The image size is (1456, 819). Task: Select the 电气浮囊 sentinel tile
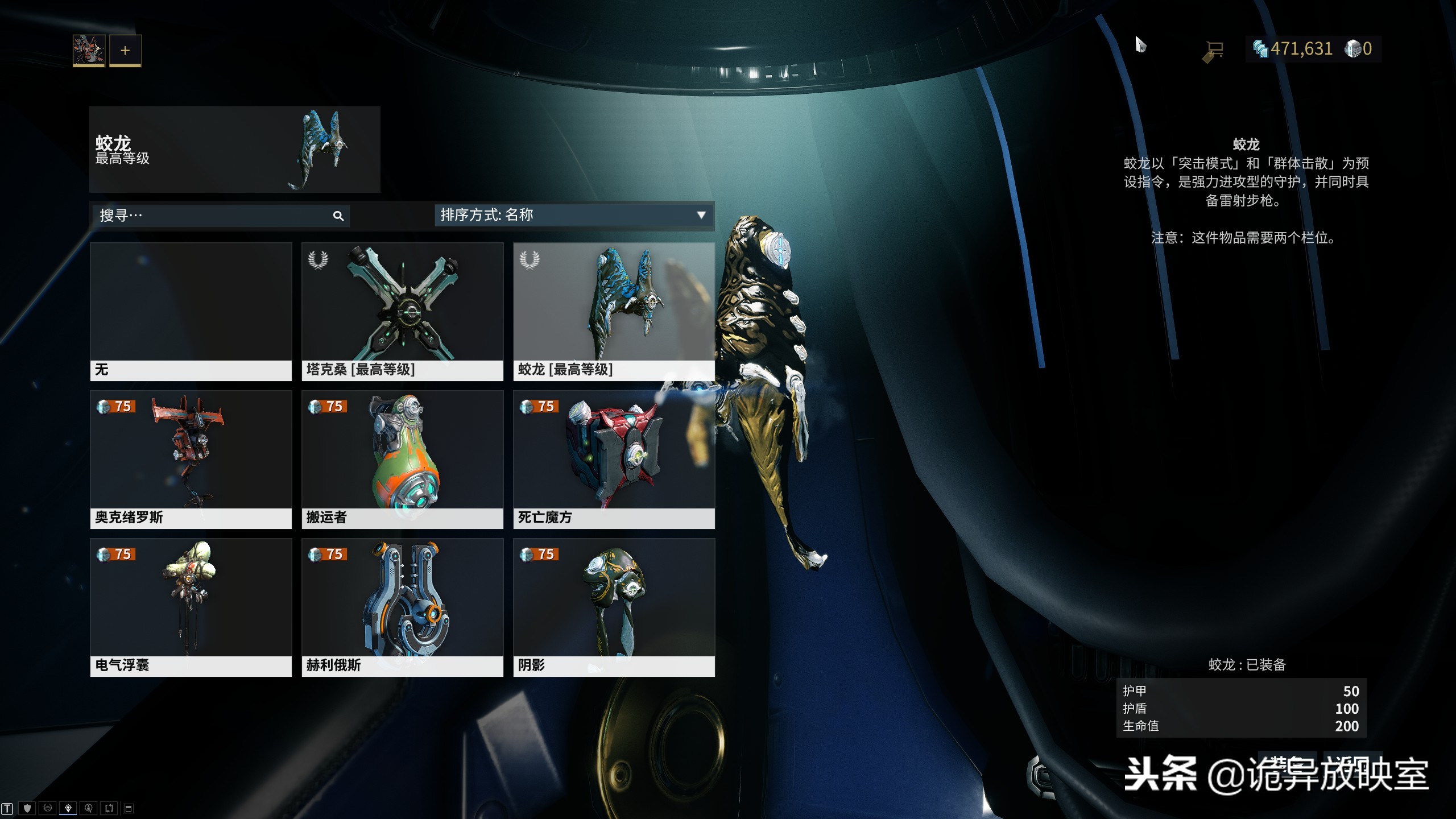coord(191,607)
